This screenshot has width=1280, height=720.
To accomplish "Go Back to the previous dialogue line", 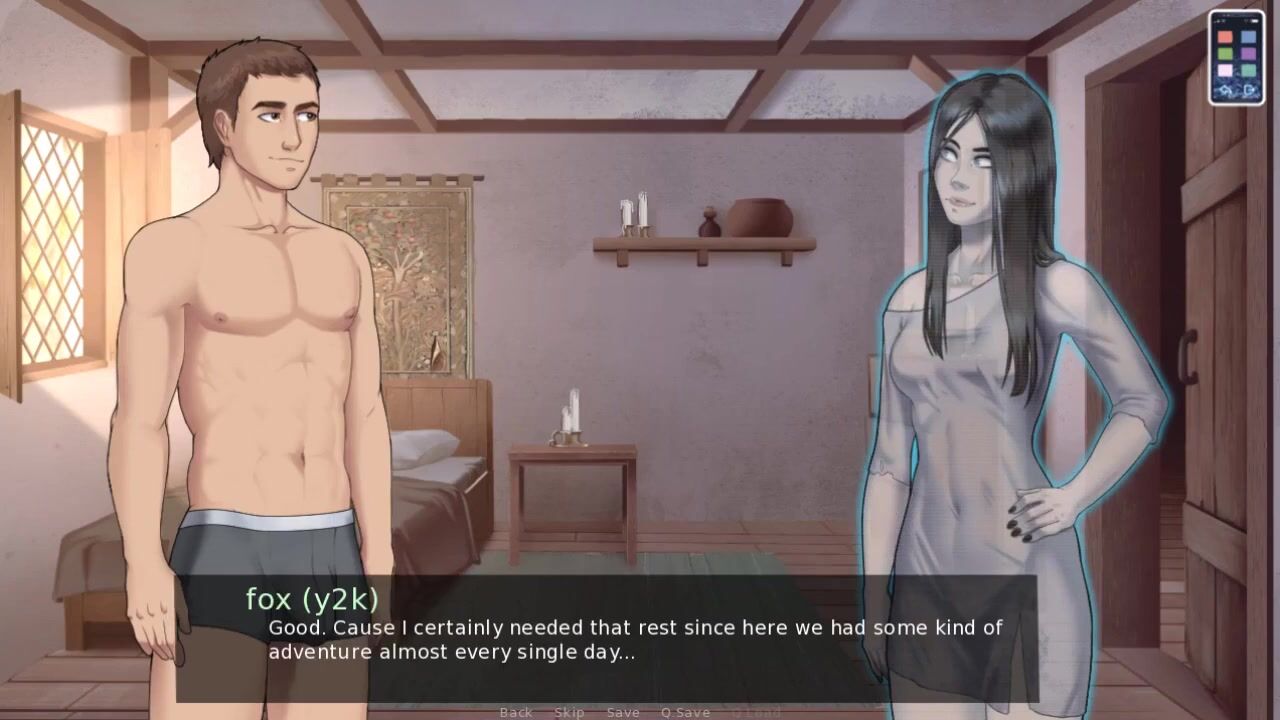I will click(x=516, y=712).
